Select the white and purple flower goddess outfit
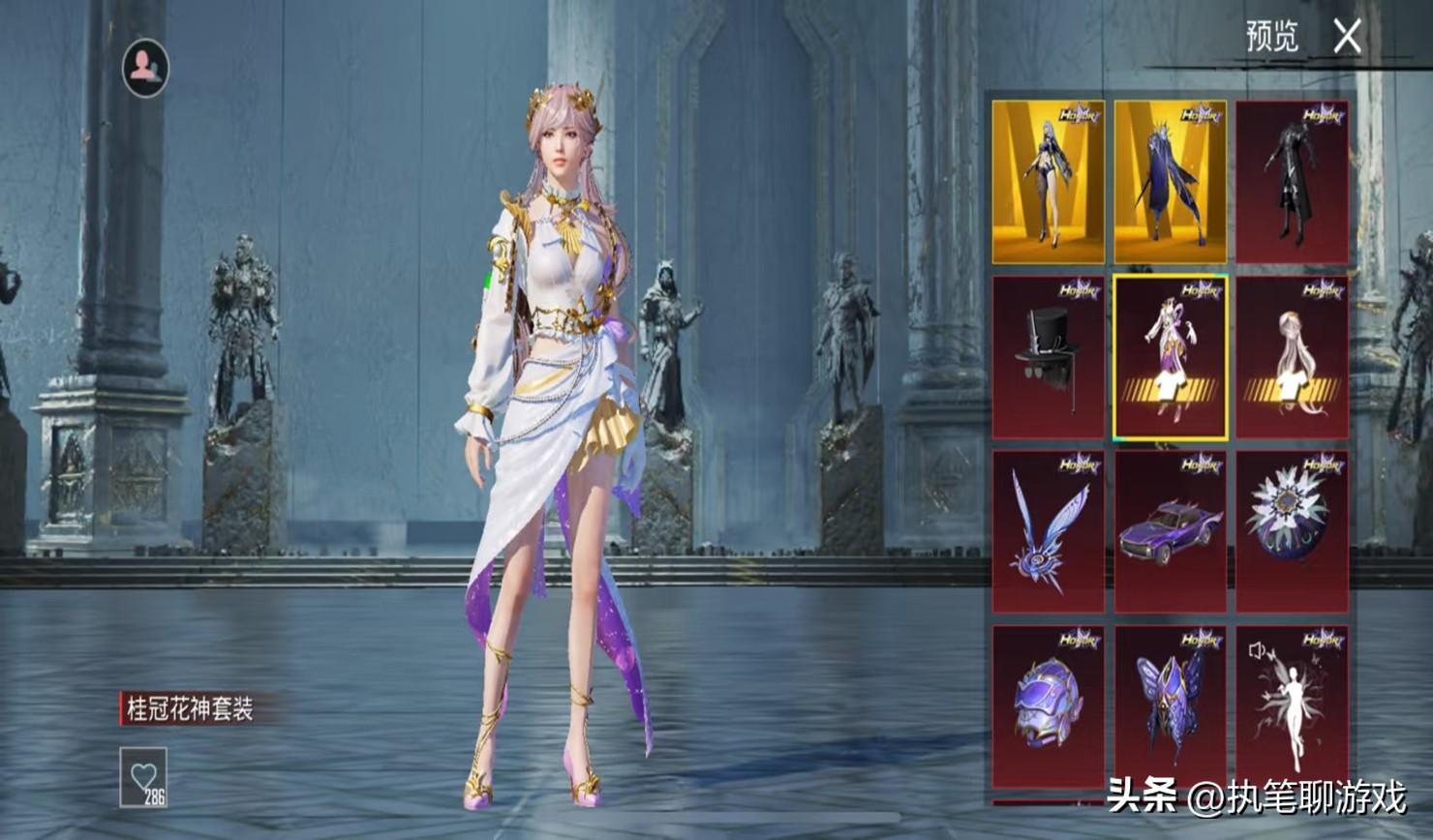Image resolution: width=1433 pixels, height=840 pixels. tap(1170, 357)
